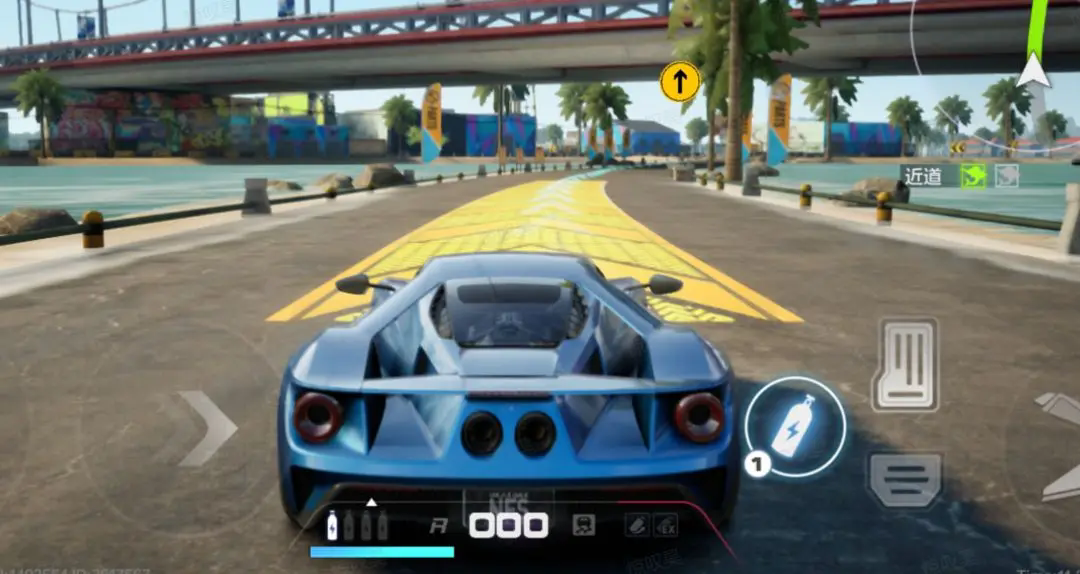Steer left with the chevron arrow

tap(208, 428)
